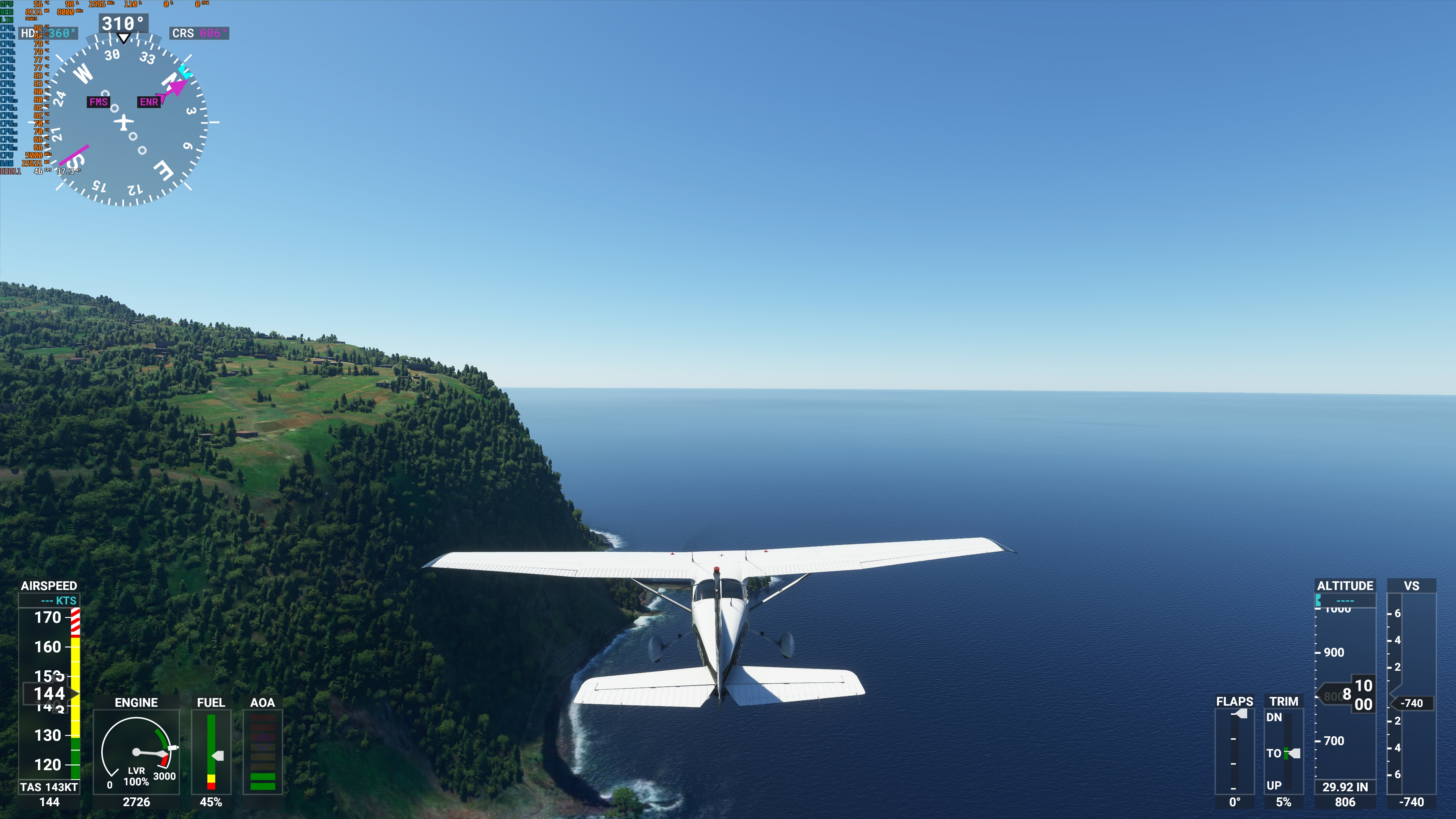Screen dimensions: 1456x819
Task: Select the TRIM panel header
Action: click(x=1284, y=701)
